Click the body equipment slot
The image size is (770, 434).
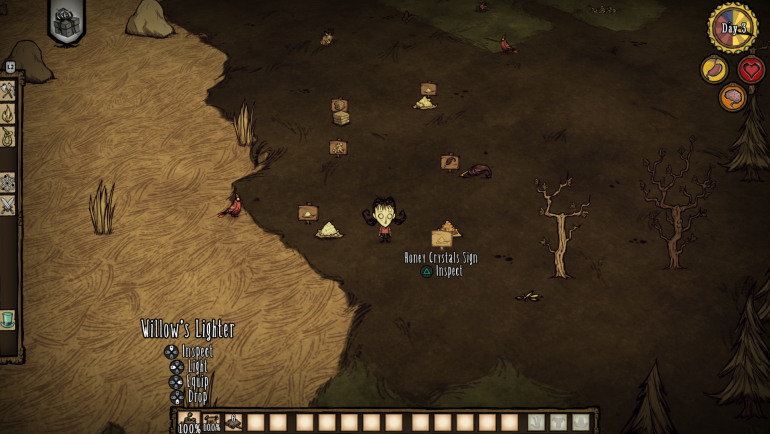tap(559, 423)
